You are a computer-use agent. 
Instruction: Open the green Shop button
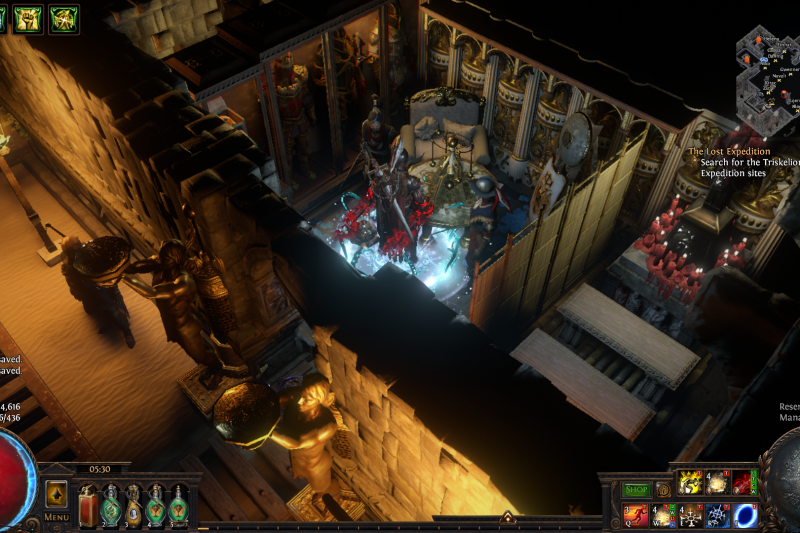637,490
